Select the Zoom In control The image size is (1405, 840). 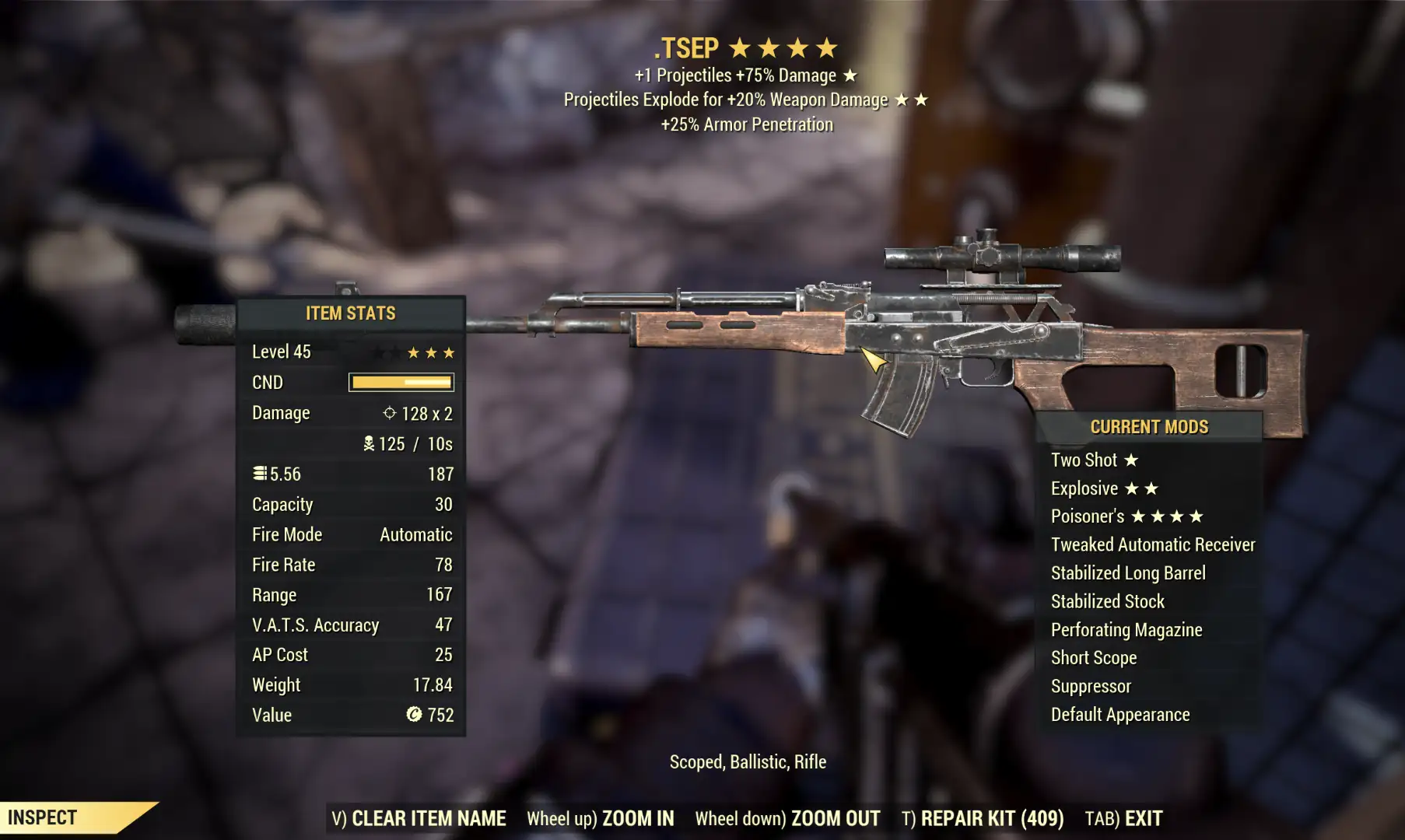click(x=601, y=818)
